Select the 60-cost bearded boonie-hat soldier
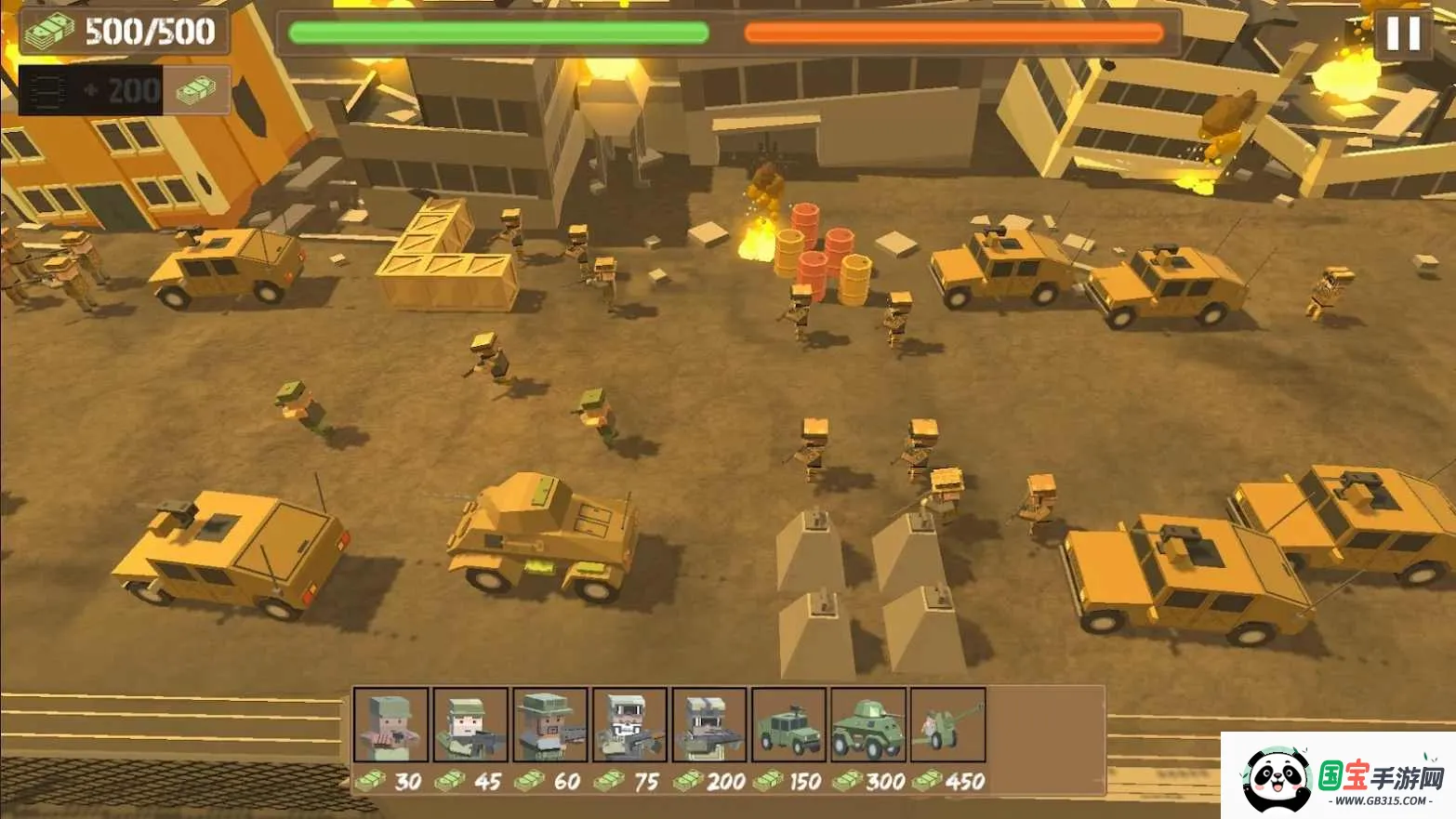 tap(550, 725)
